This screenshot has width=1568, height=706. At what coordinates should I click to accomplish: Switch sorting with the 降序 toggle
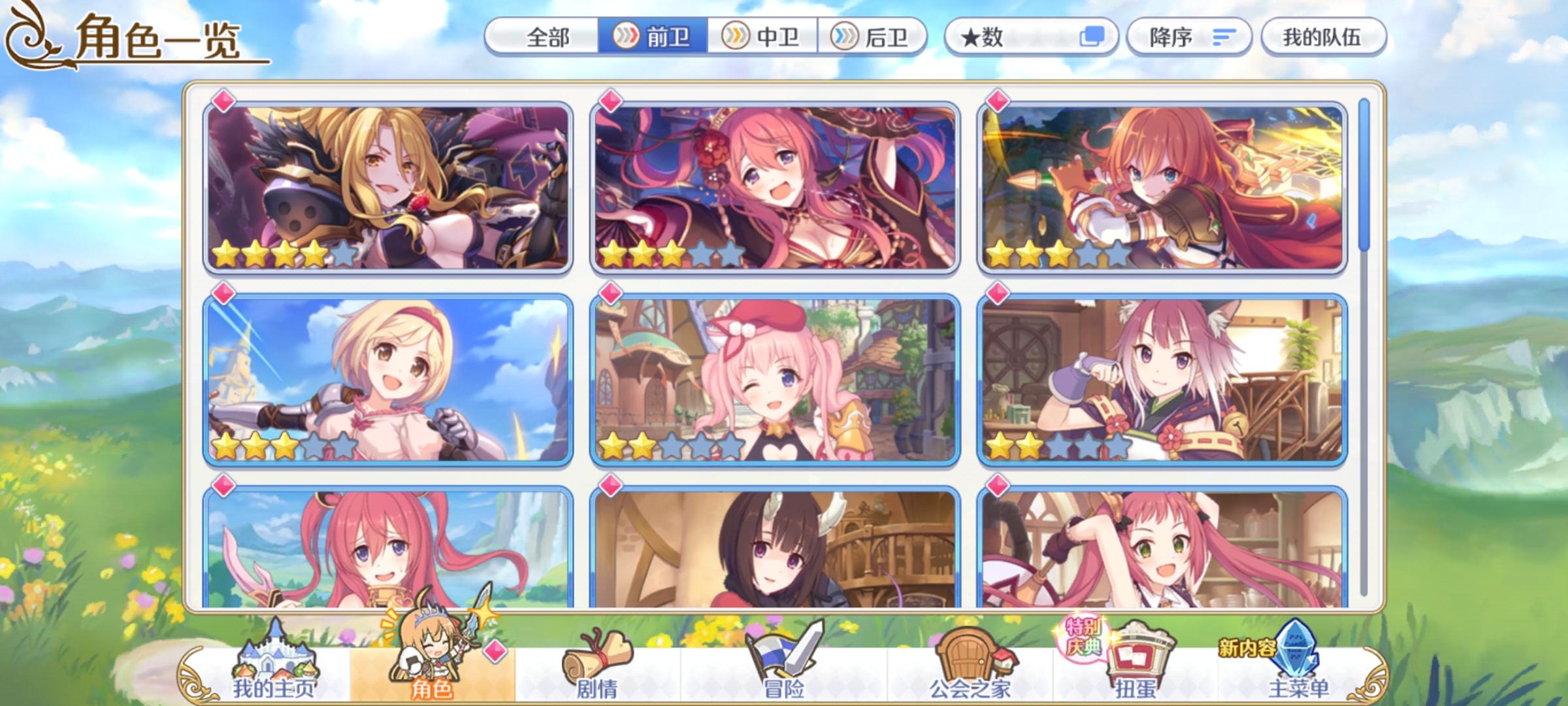(x=1189, y=37)
